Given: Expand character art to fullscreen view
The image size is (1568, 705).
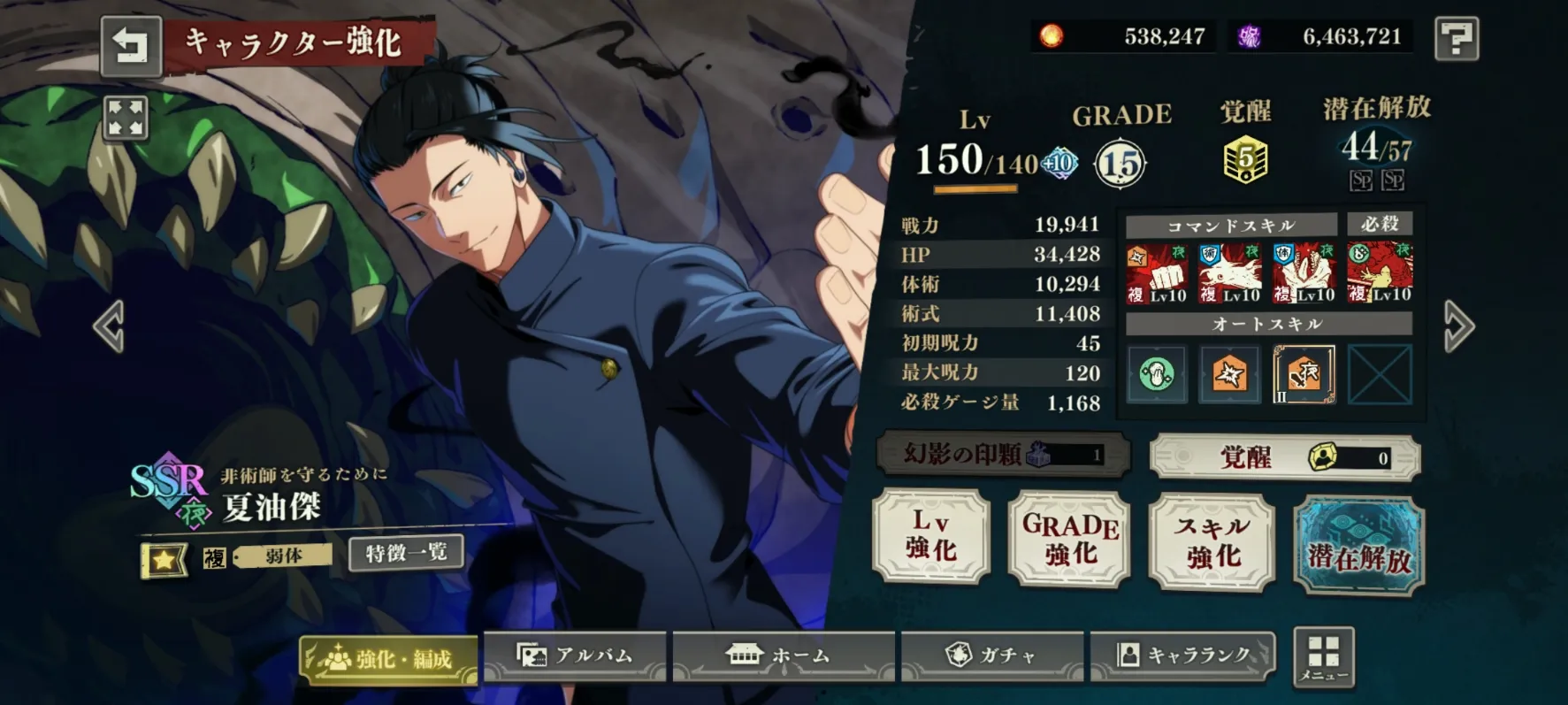Looking at the screenshot, I should pos(125,118).
